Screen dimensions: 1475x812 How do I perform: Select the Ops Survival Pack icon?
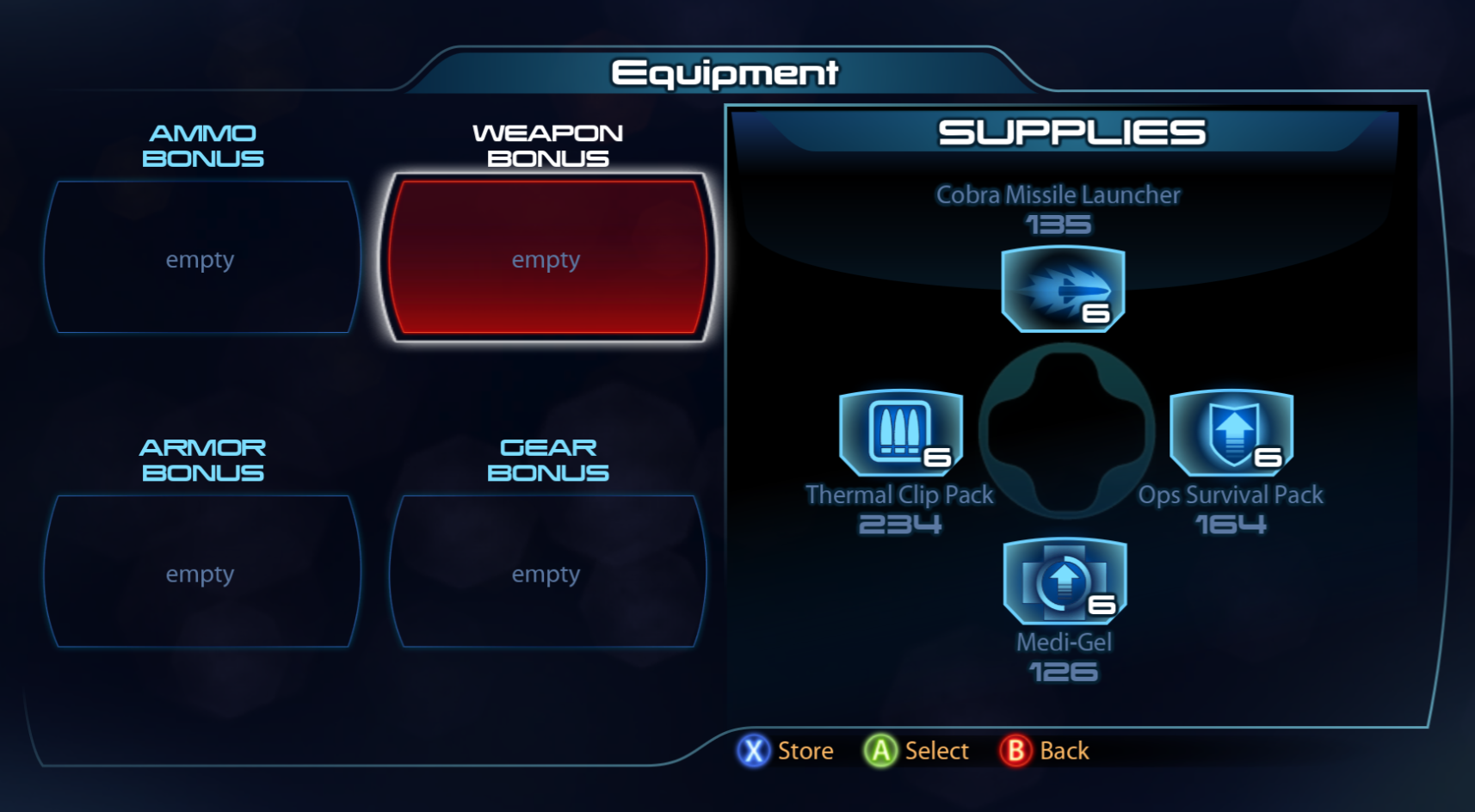(x=1231, y=434)
